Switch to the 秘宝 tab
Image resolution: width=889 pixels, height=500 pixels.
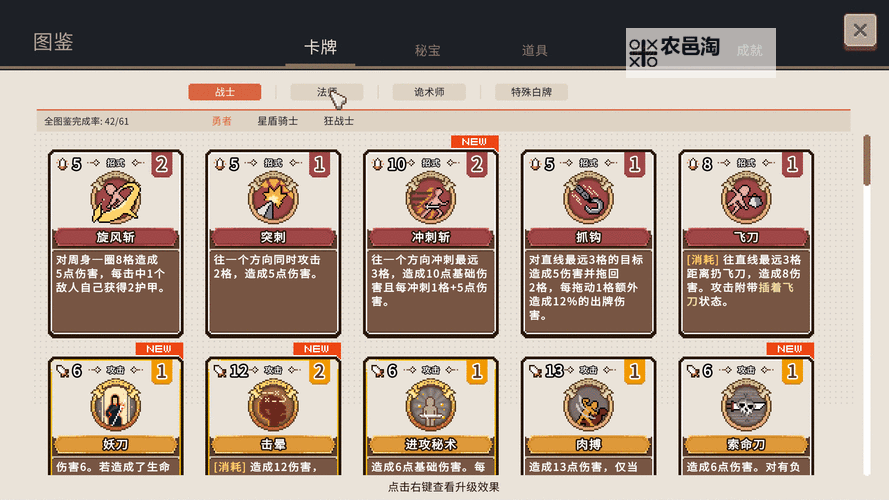(428, 50)
